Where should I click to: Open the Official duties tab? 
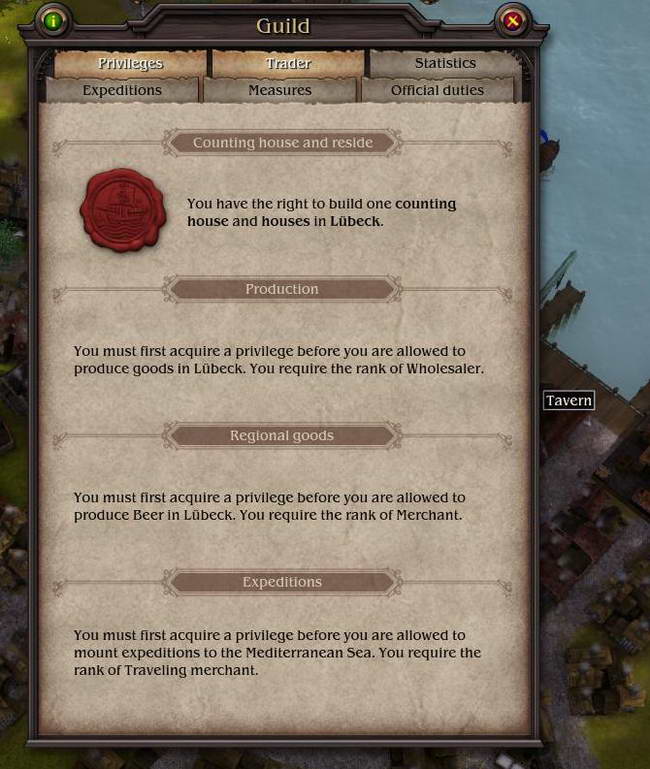437,90
